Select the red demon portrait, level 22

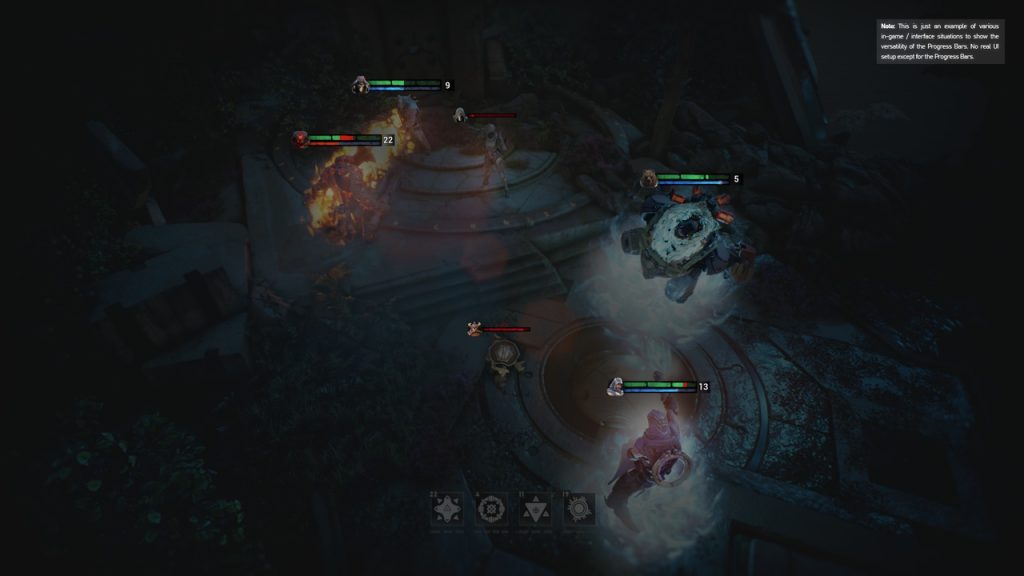[x=300, y=139]
